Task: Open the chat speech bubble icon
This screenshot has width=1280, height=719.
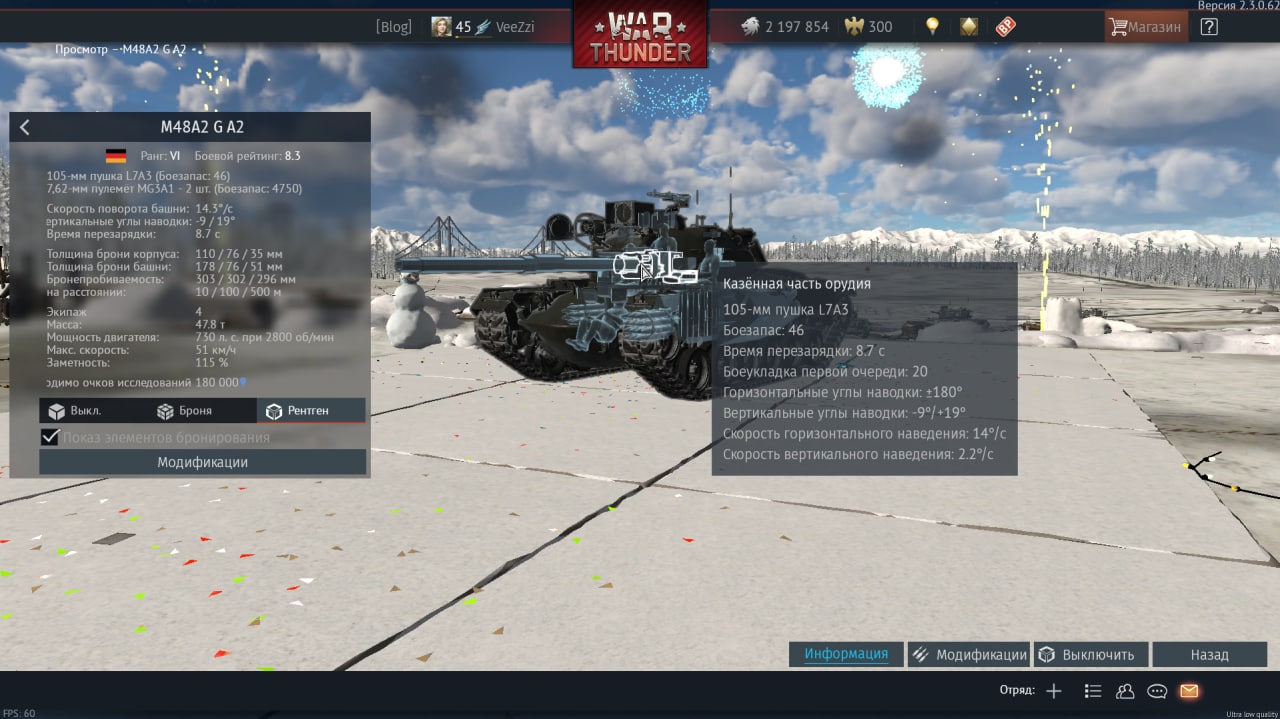Action: click(1157, 691)
